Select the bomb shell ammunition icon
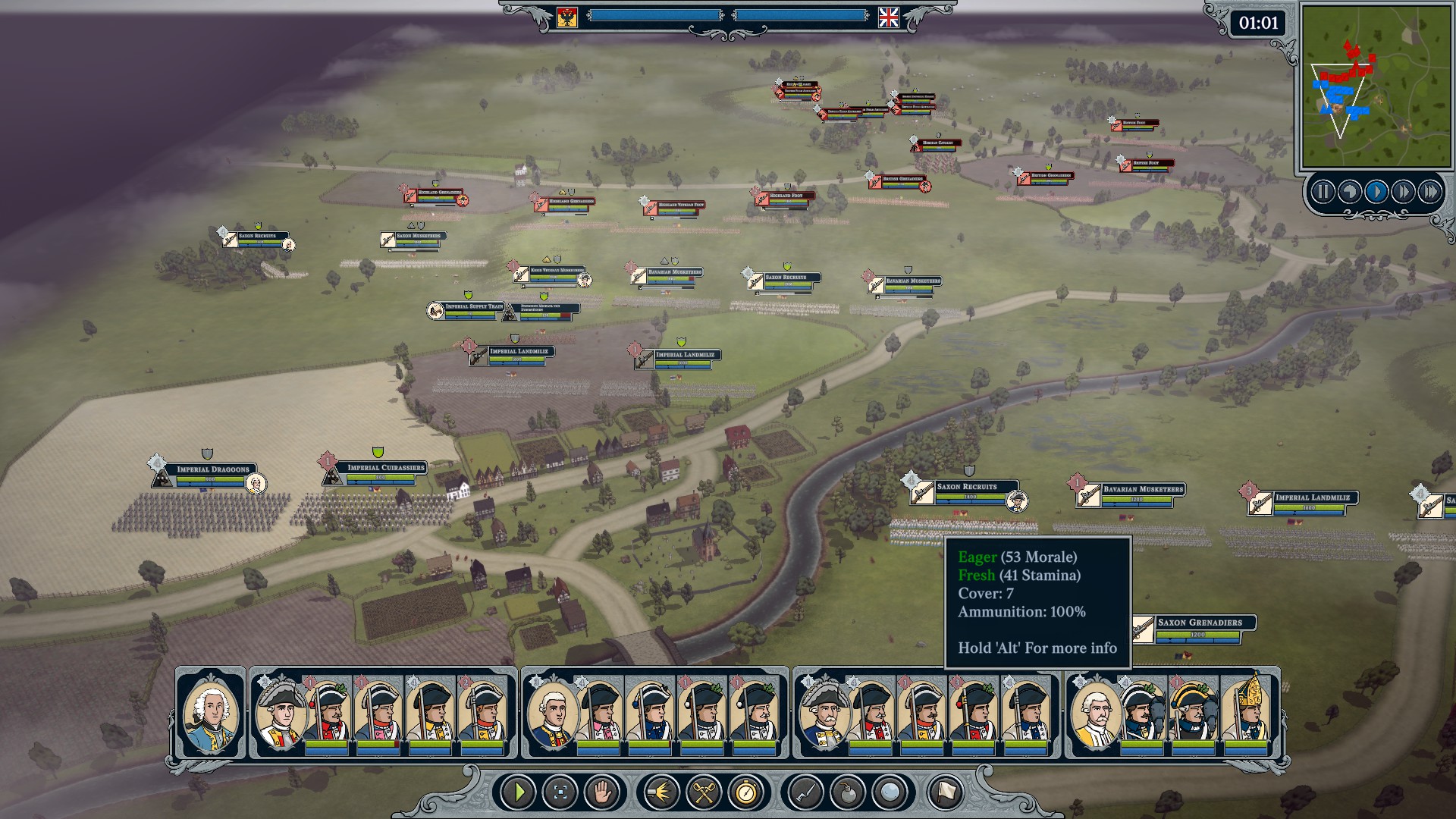 pyautogui.click(x=848, y=792)
